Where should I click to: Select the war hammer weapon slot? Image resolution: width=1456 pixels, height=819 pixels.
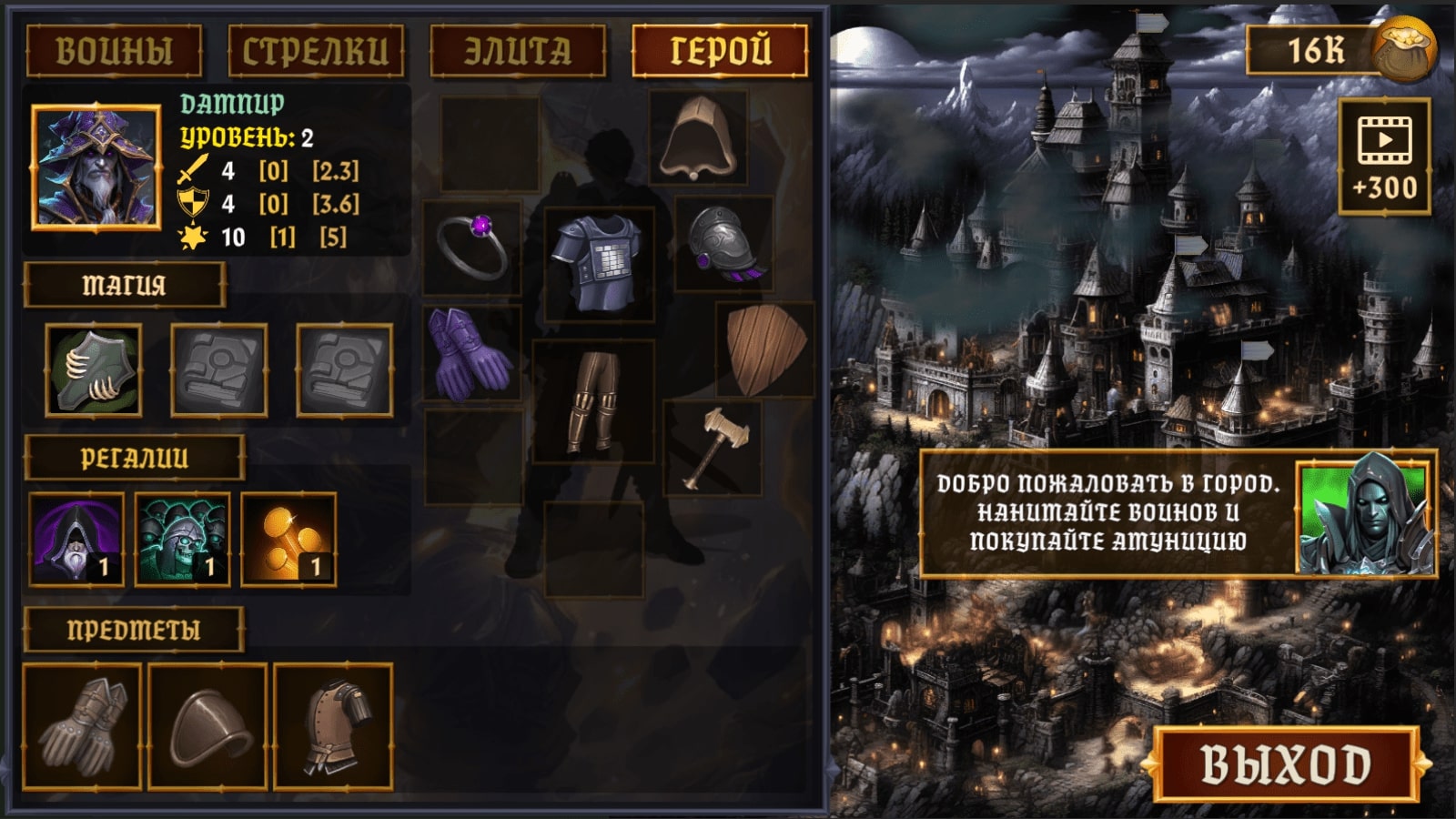click(714, 446)
